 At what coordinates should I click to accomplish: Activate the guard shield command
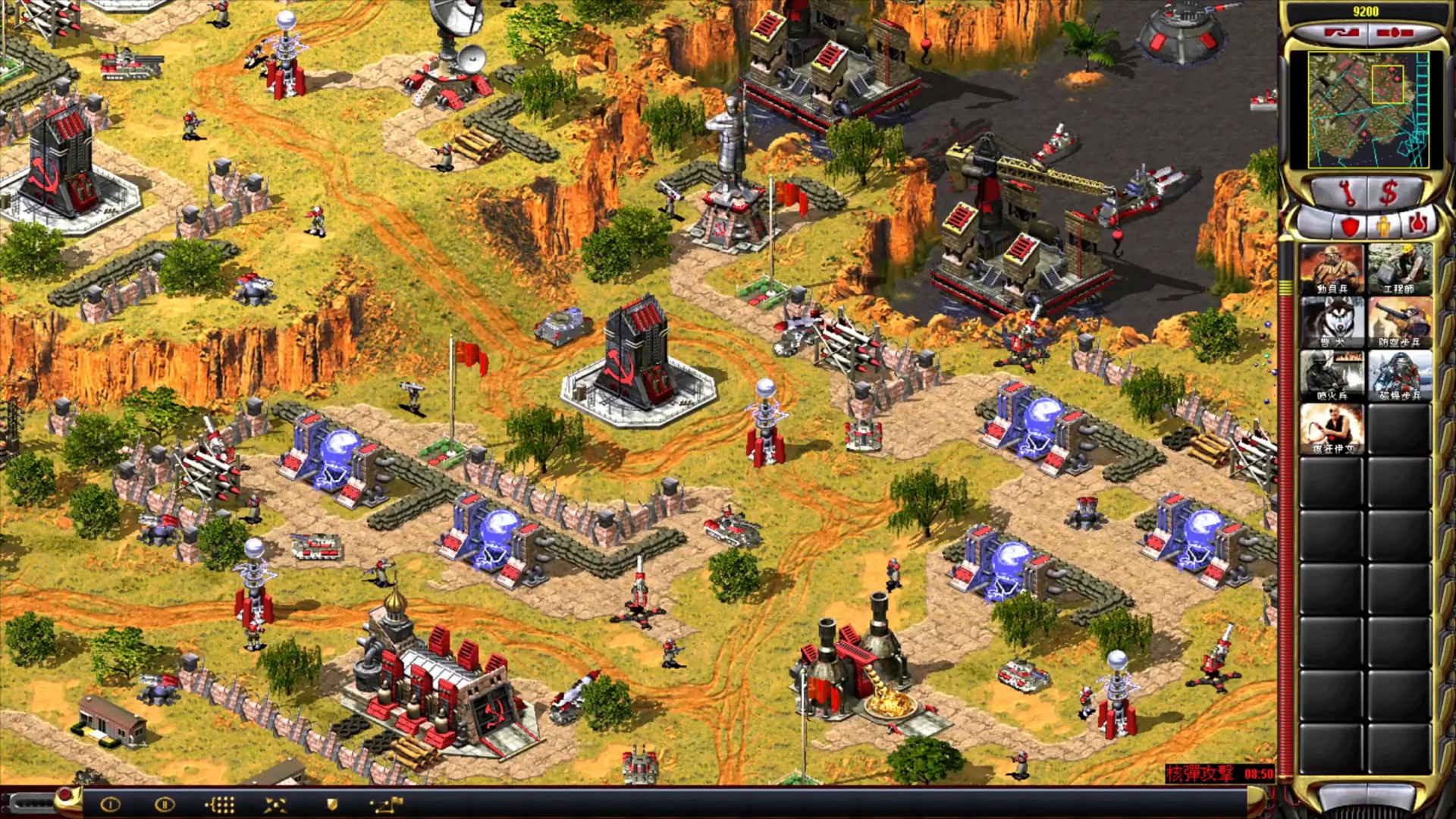[331, 805]
